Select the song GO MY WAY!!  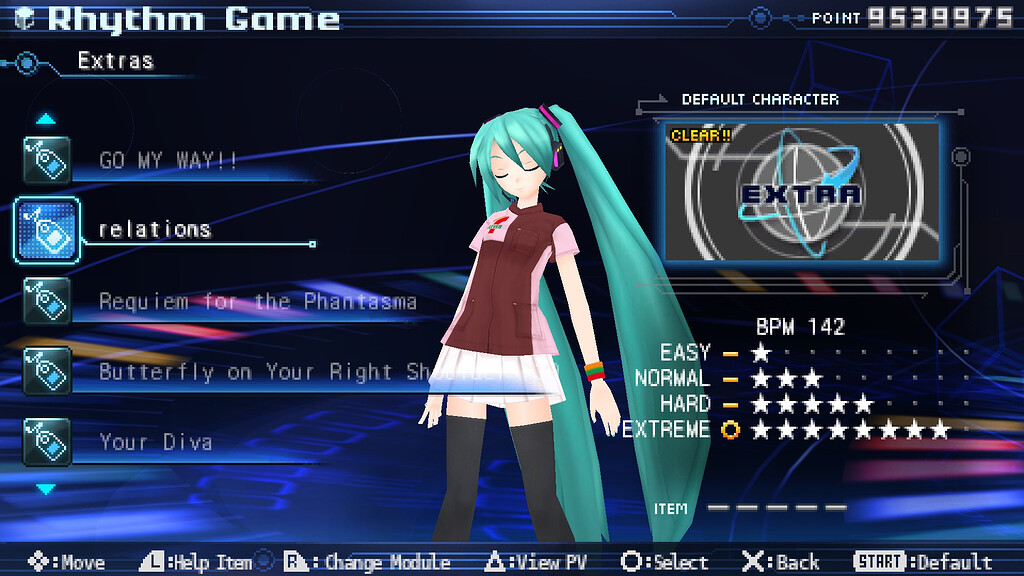168,160
